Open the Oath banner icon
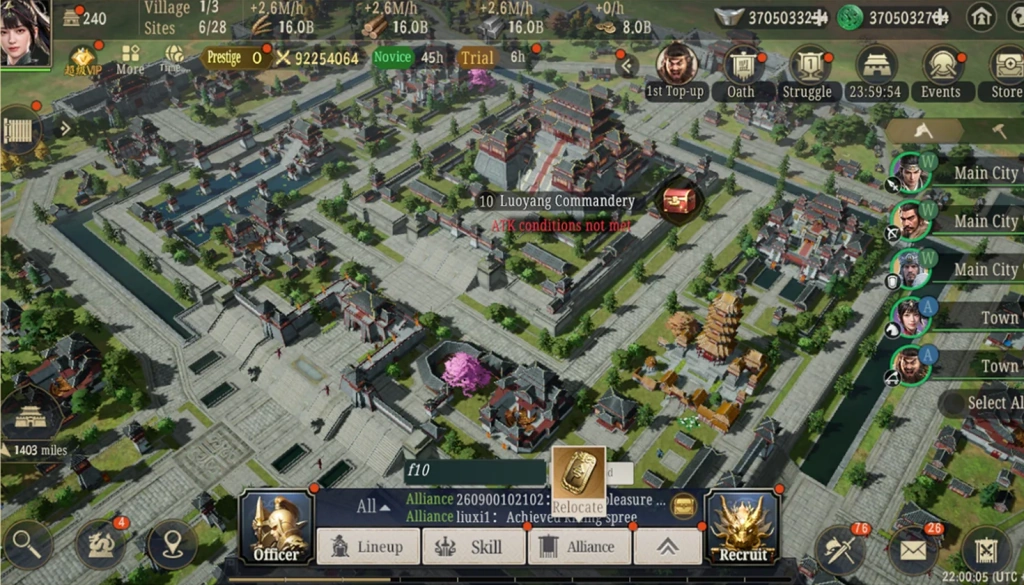Viewport: 1024px width, 585px height. click(741, 67)
